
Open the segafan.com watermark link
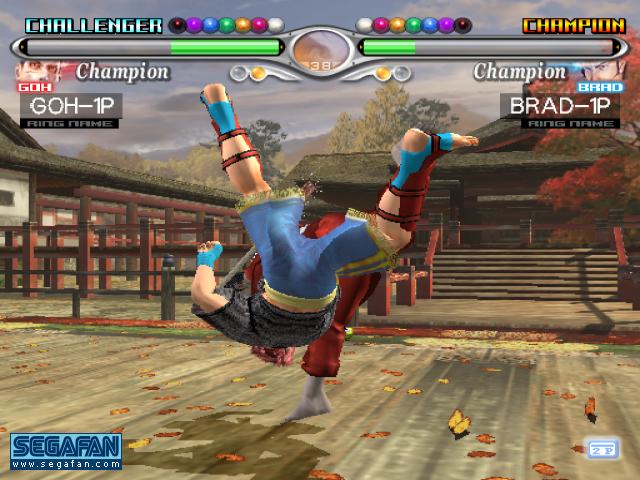pos(66,450)
